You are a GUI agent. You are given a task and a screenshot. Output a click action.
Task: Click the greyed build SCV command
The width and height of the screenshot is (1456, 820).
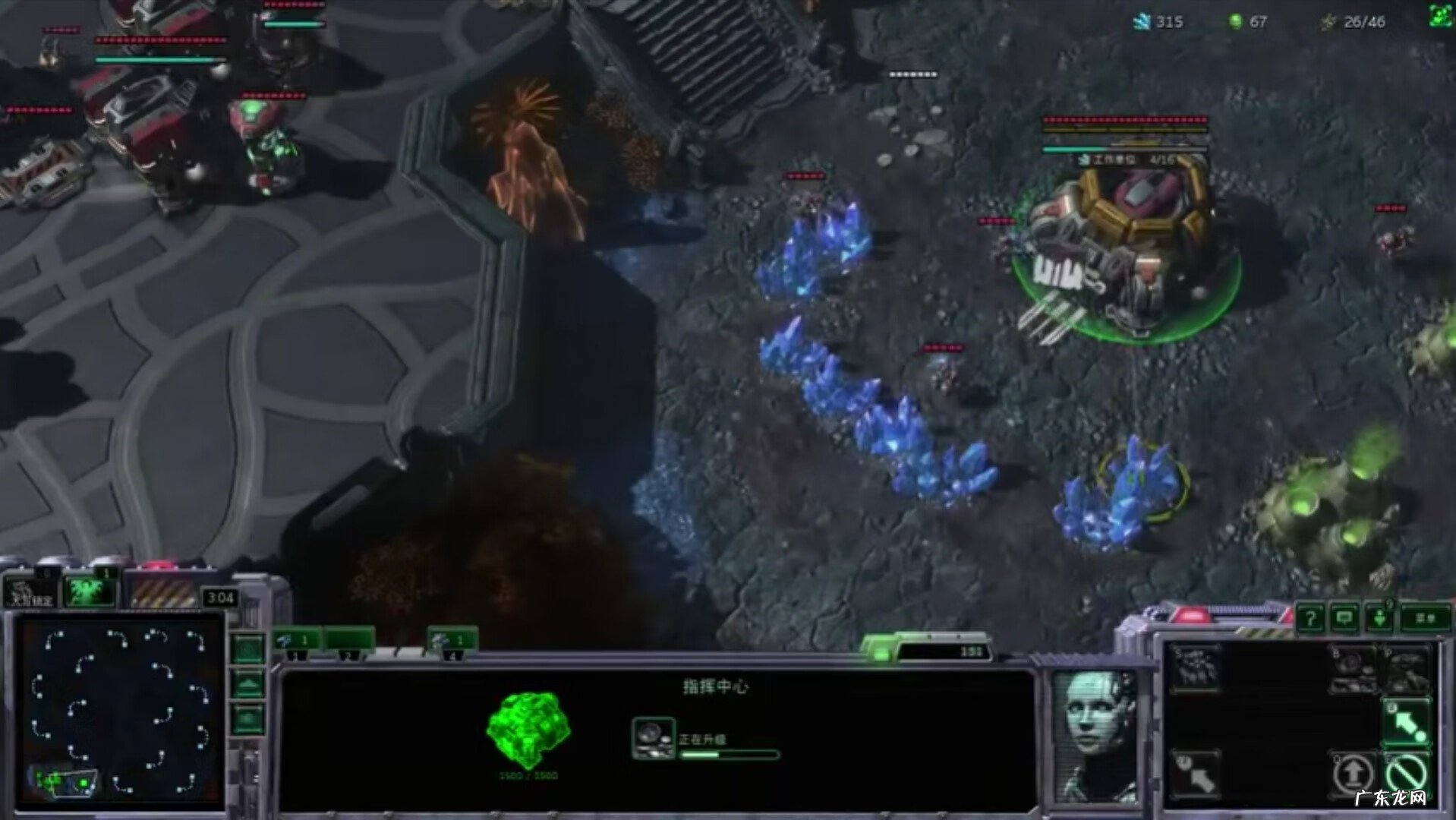1196,669
